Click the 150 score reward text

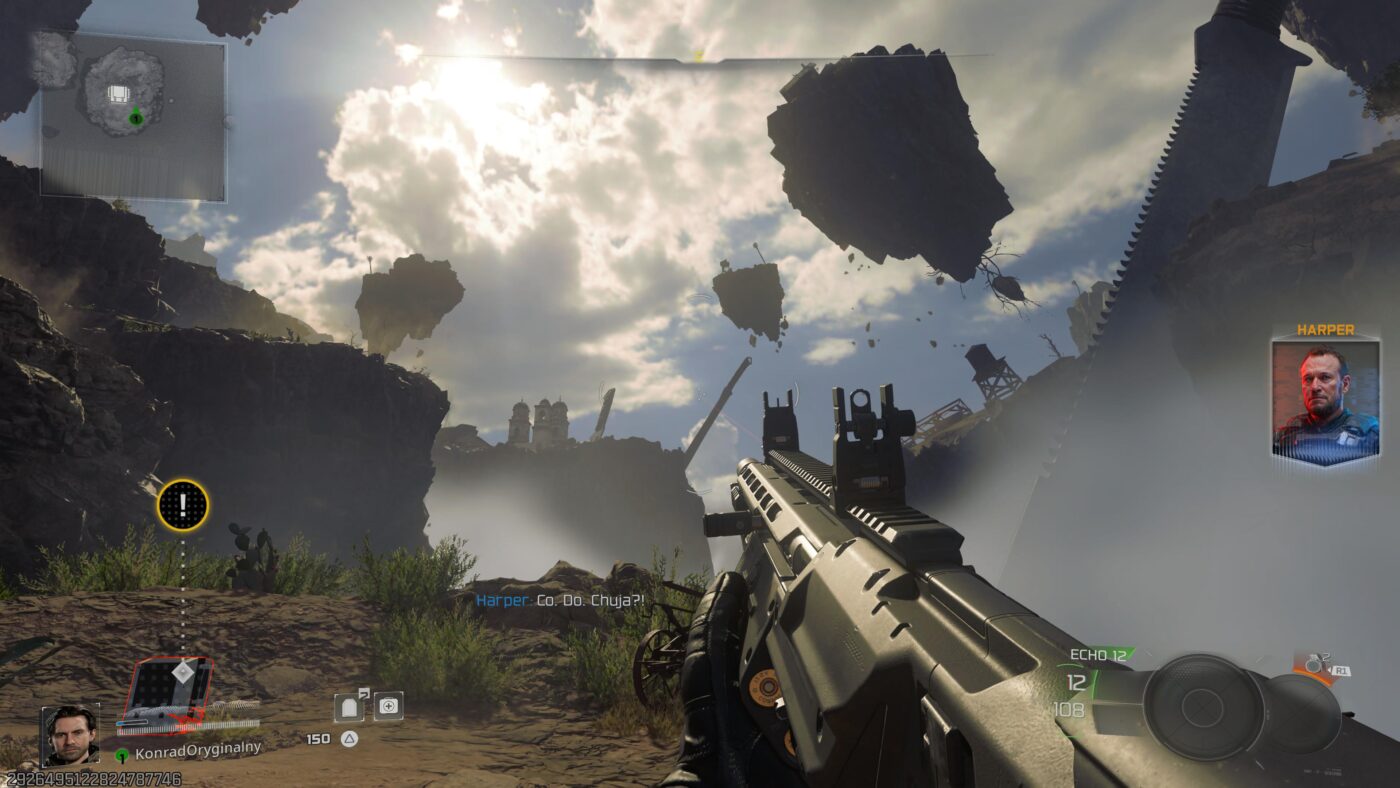pos(318,739)
